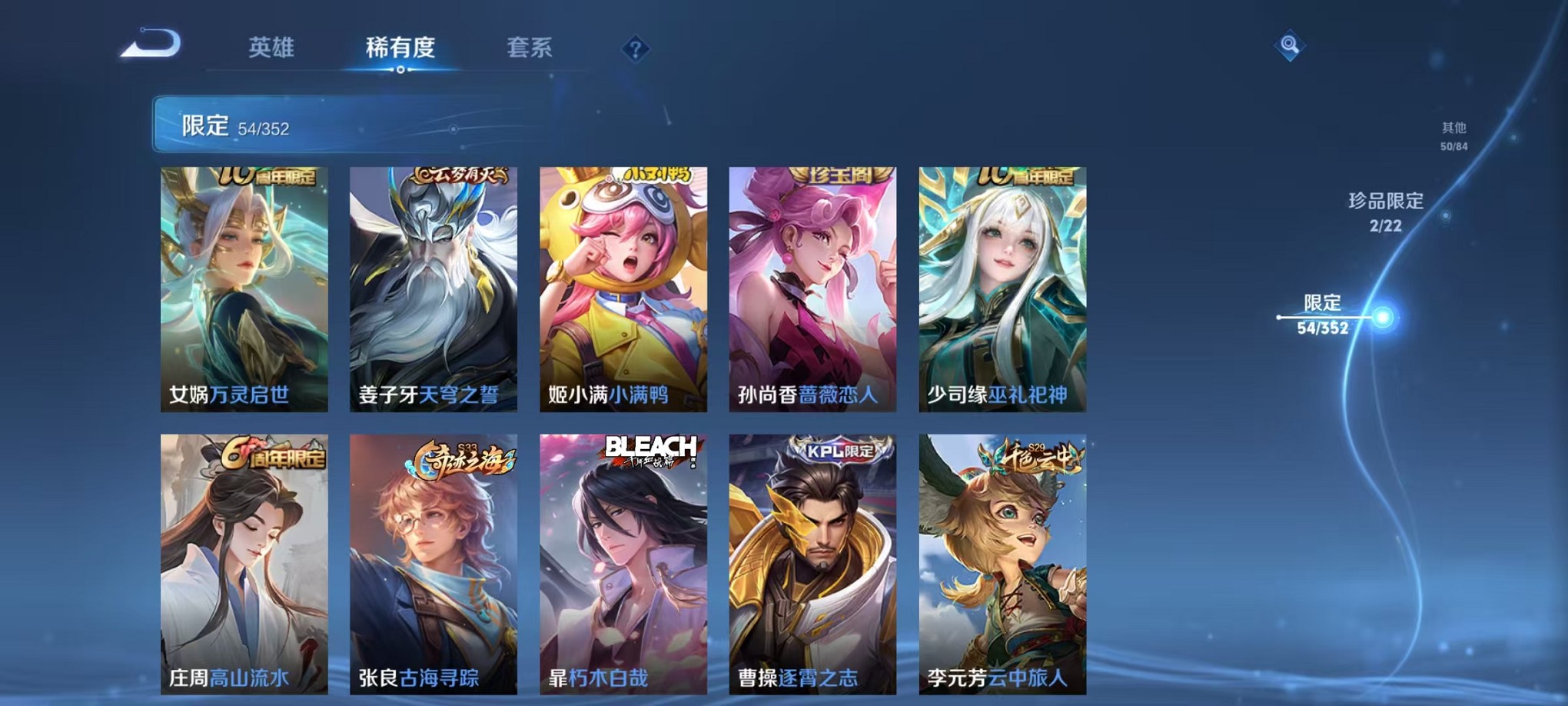
Task: Click the 云梦有灵 badge on 姜子牙 skin
Action: tap(461, 175)
